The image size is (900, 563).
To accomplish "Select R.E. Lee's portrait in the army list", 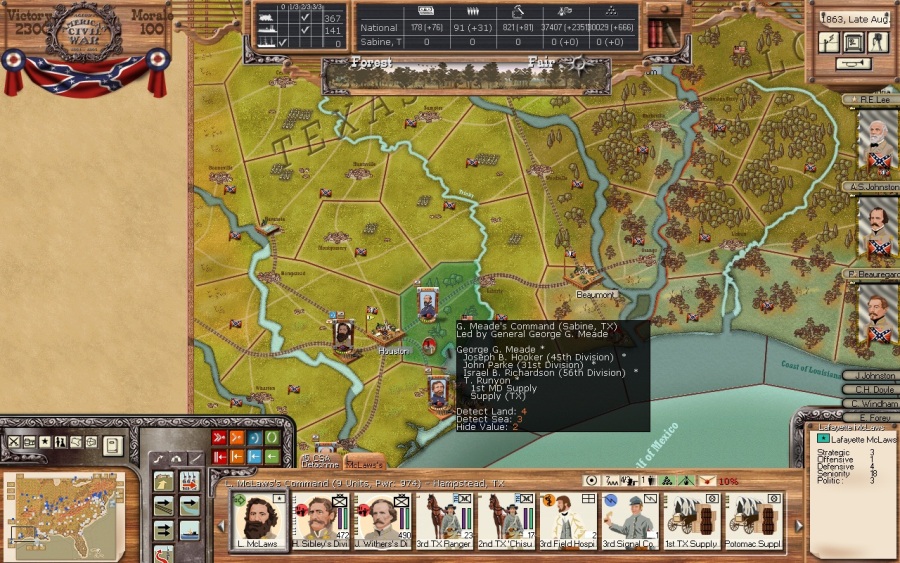I will point(878,142).
